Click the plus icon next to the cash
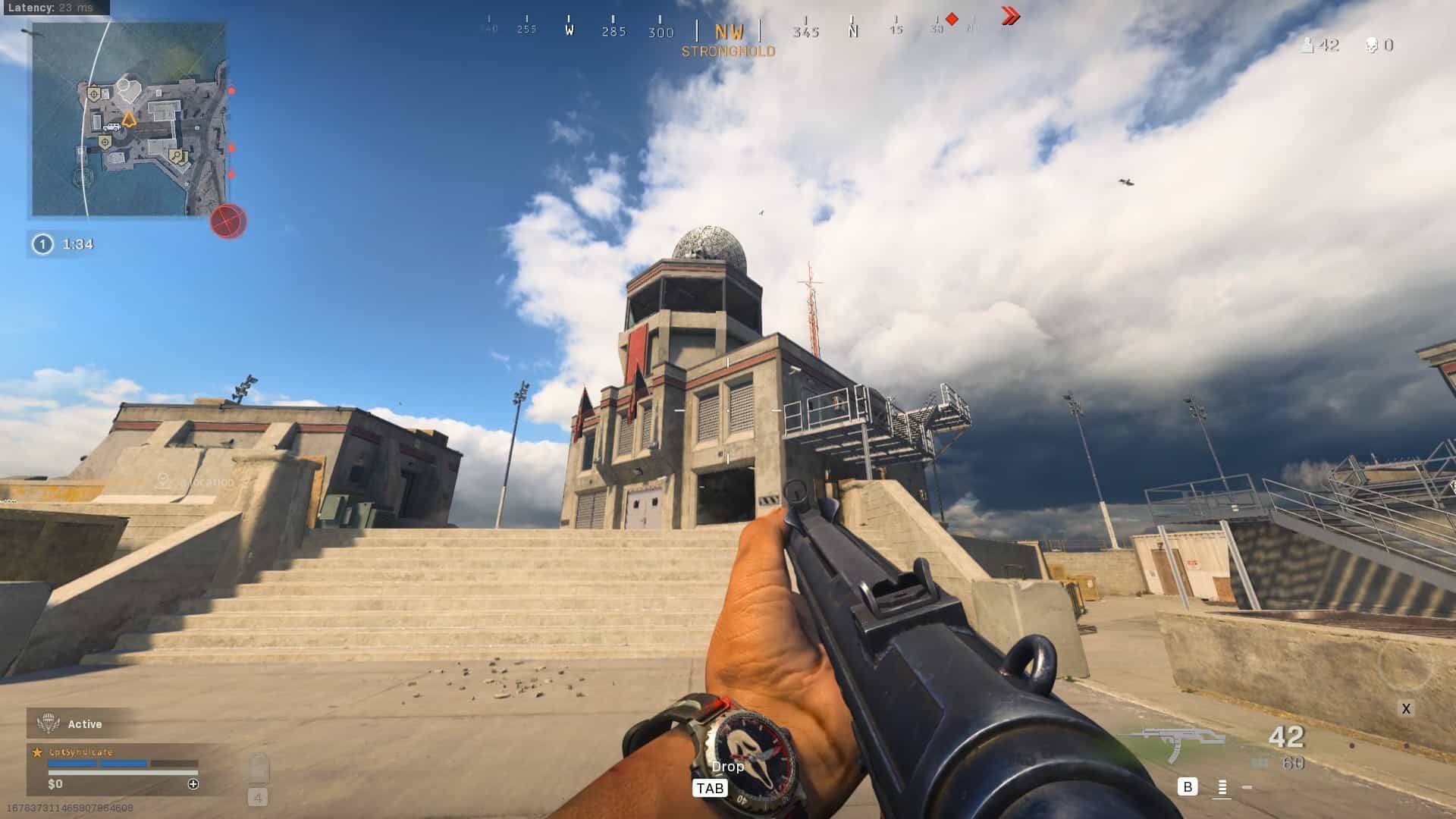Image resolution: width=1456 pixels, height=819 pixels. [x=193, y=784]
